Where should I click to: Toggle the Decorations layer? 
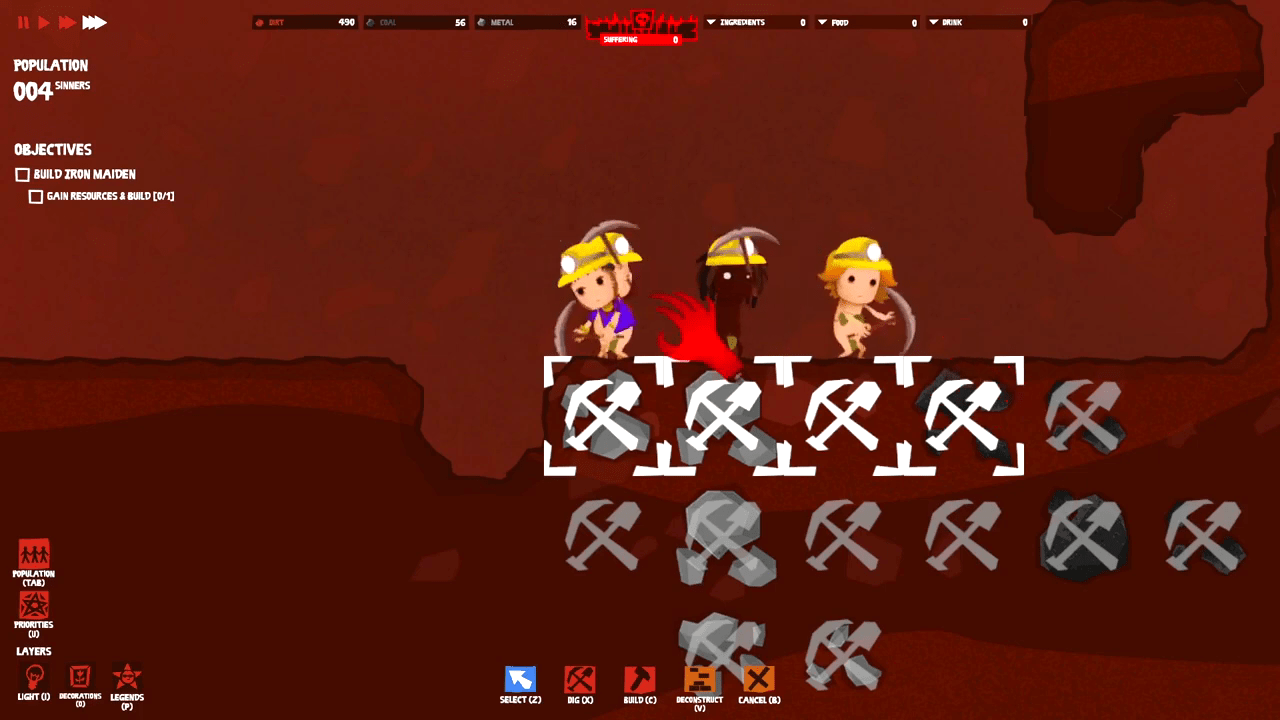pos(80,677)
